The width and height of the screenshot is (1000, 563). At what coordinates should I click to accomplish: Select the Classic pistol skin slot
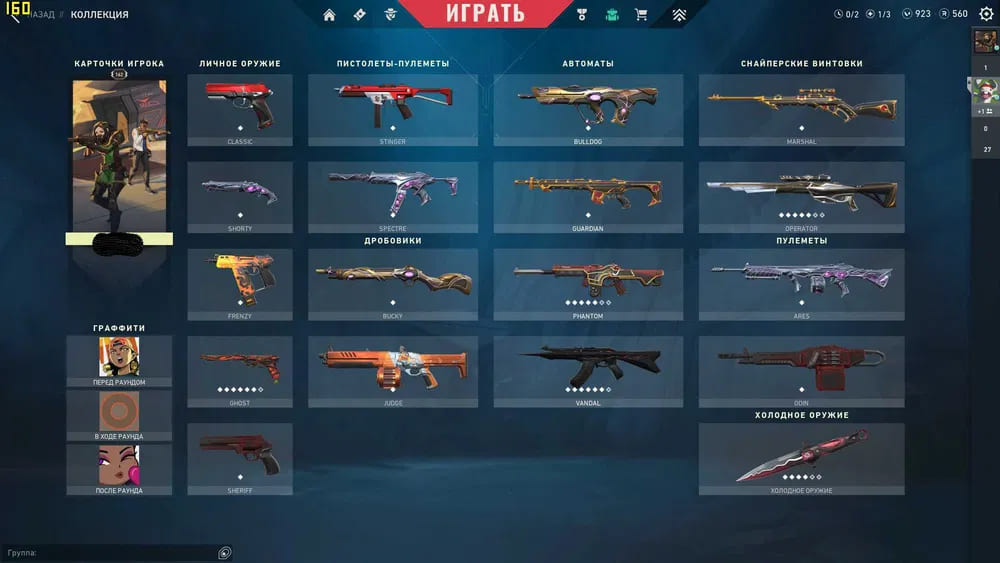tap(240, 109)
